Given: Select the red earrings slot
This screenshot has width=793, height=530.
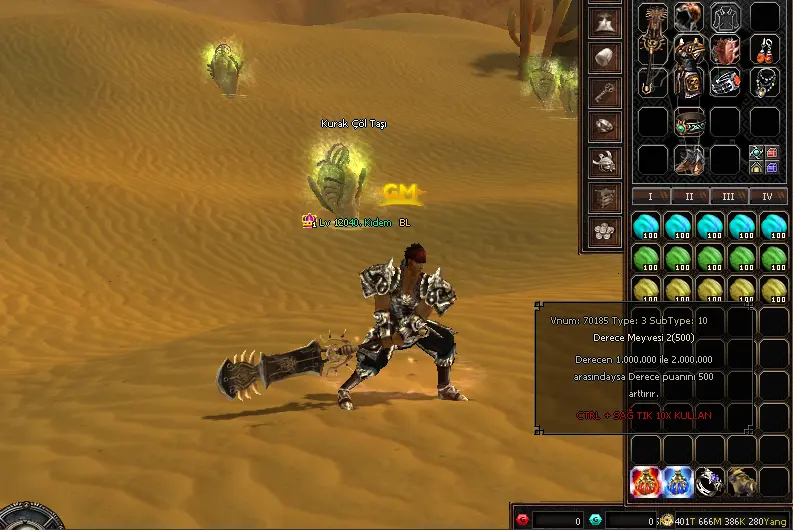Looking at the screenshot, I should [766, 48].
